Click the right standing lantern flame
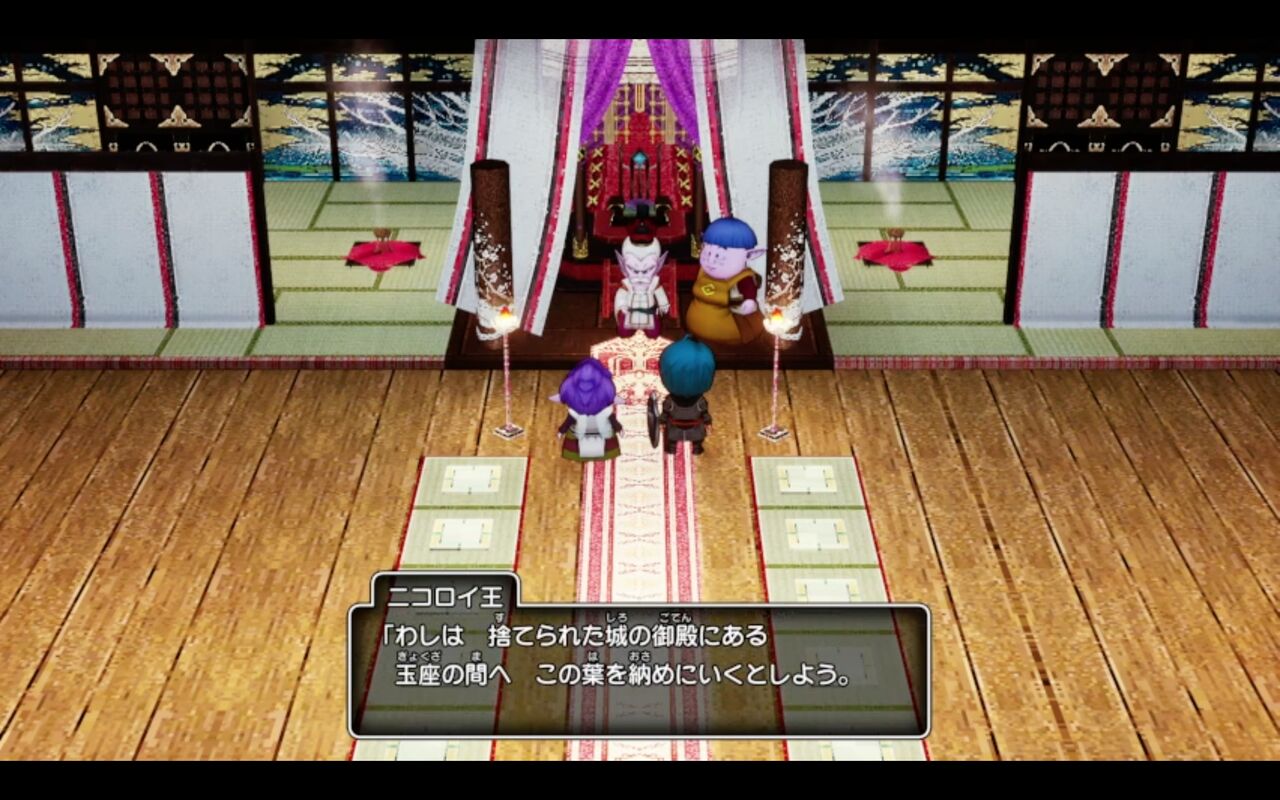Screen dimensions: 1280x800 pyautogui.click(x=775, y=318)
